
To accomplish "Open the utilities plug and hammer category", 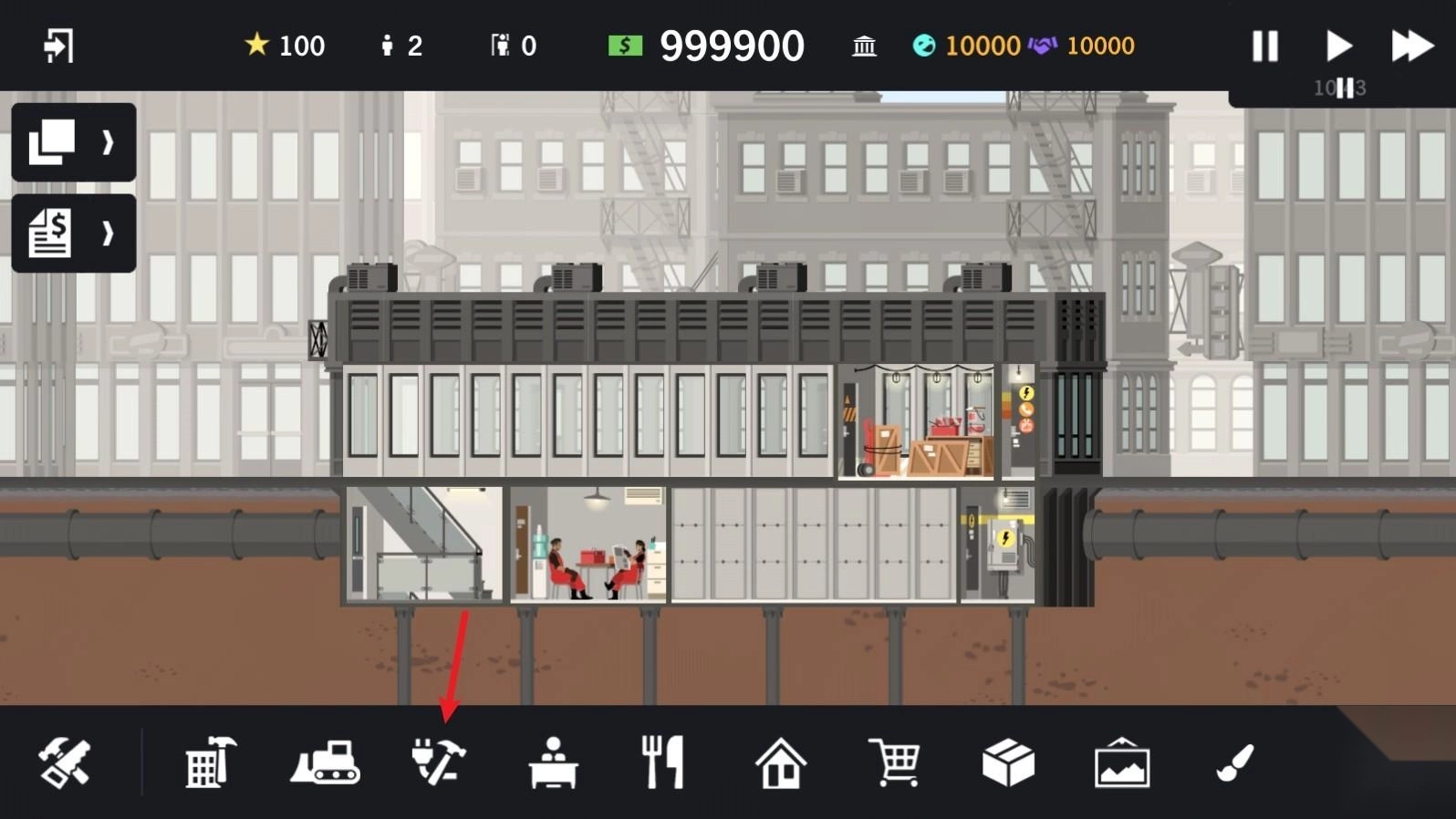I will click(439, 762).
